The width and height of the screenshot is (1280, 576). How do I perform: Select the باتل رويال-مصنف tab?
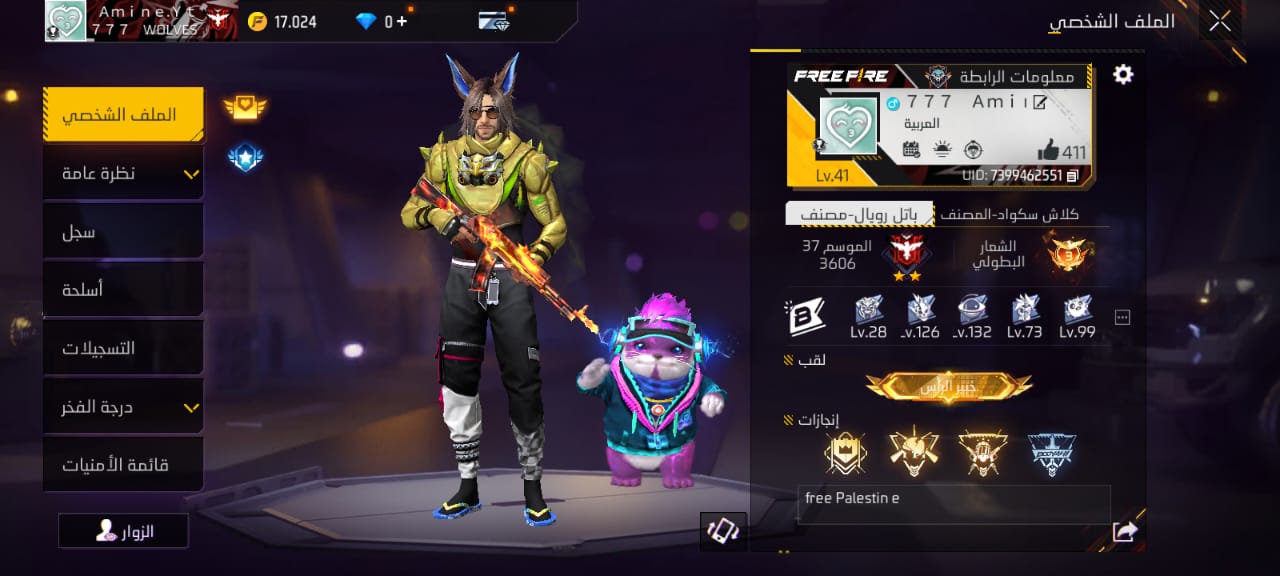pos(859,214)
